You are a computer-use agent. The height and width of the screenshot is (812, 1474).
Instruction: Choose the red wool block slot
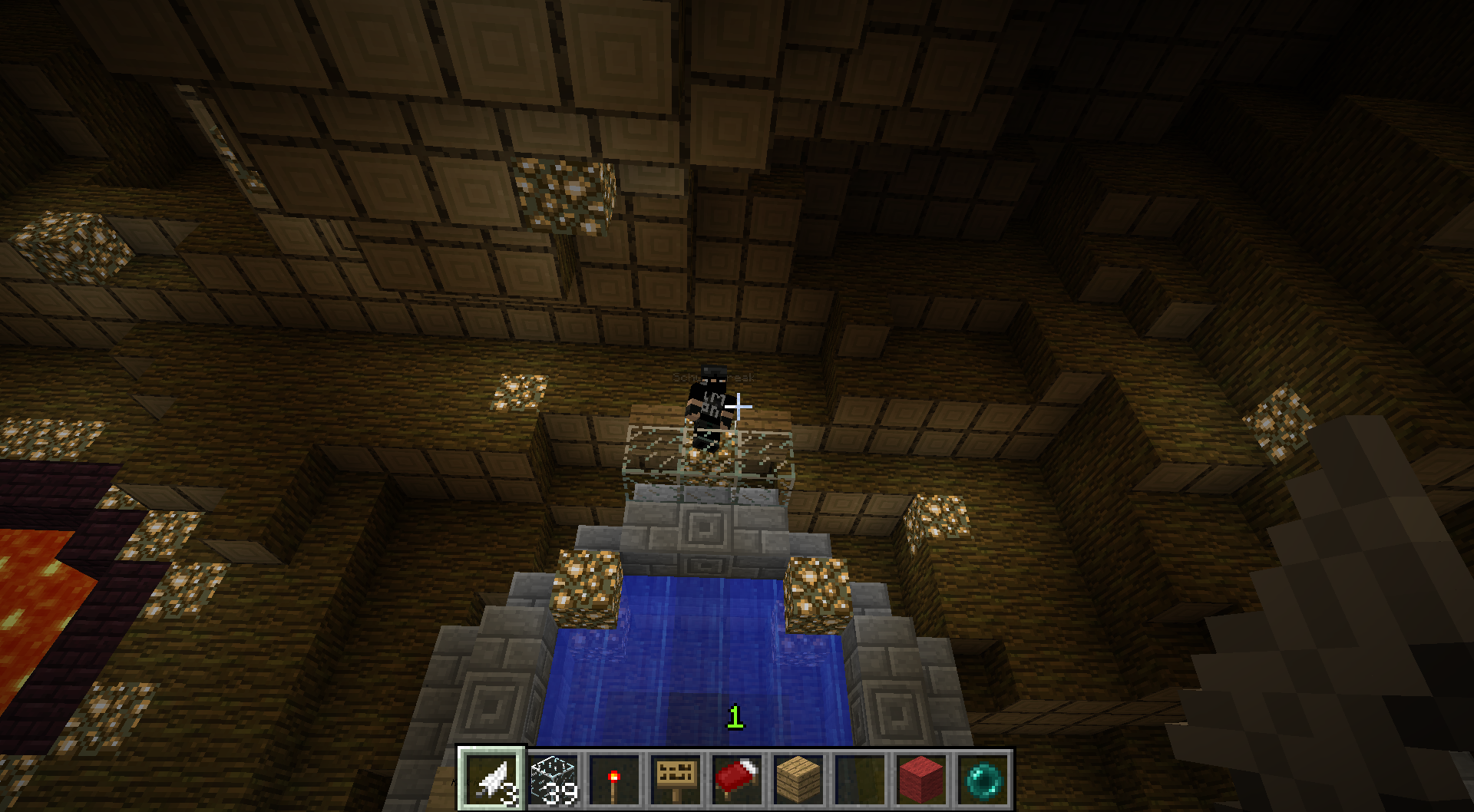pos(922,777)
